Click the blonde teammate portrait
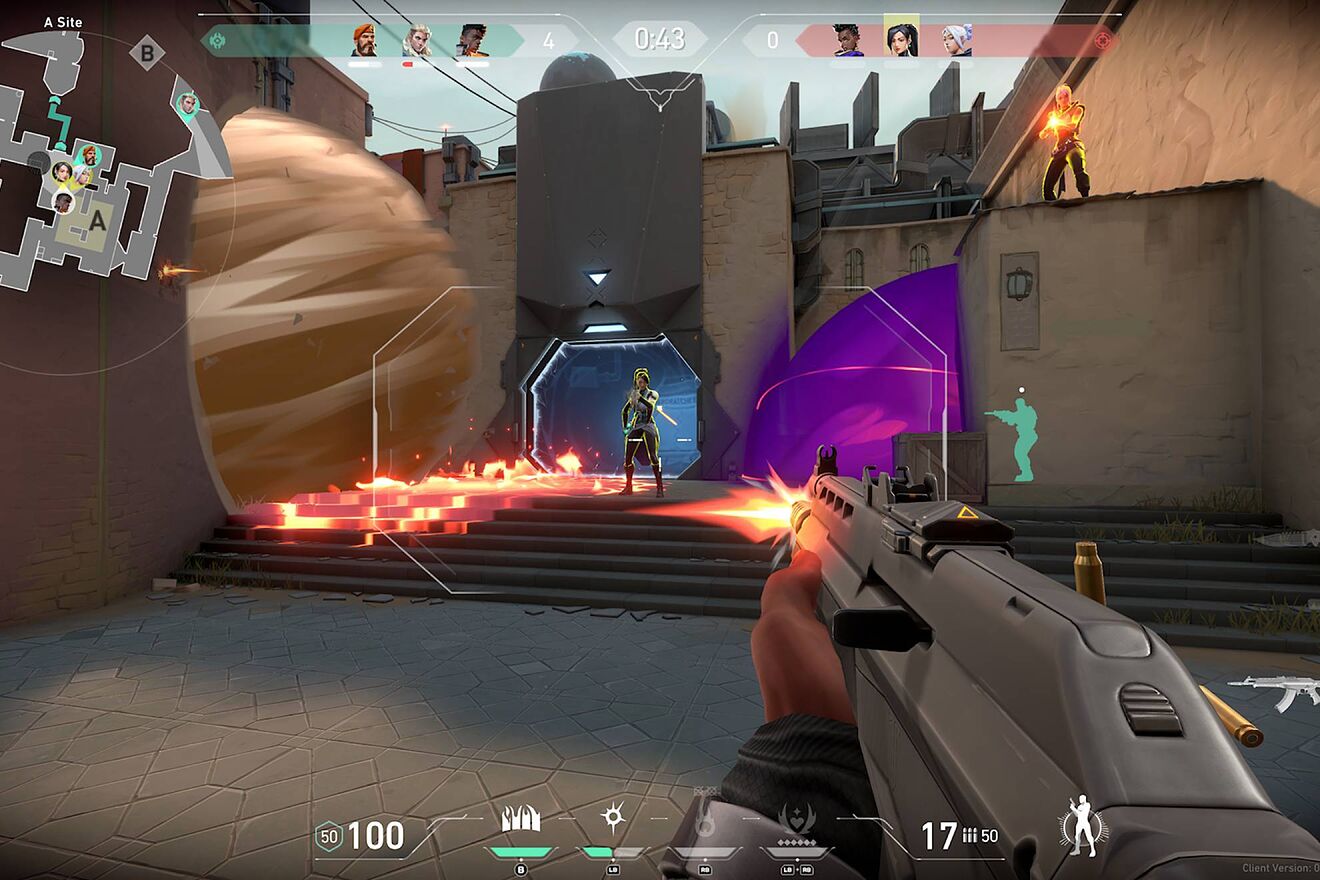Screen dimensions: 1320x880 [418, 41]
